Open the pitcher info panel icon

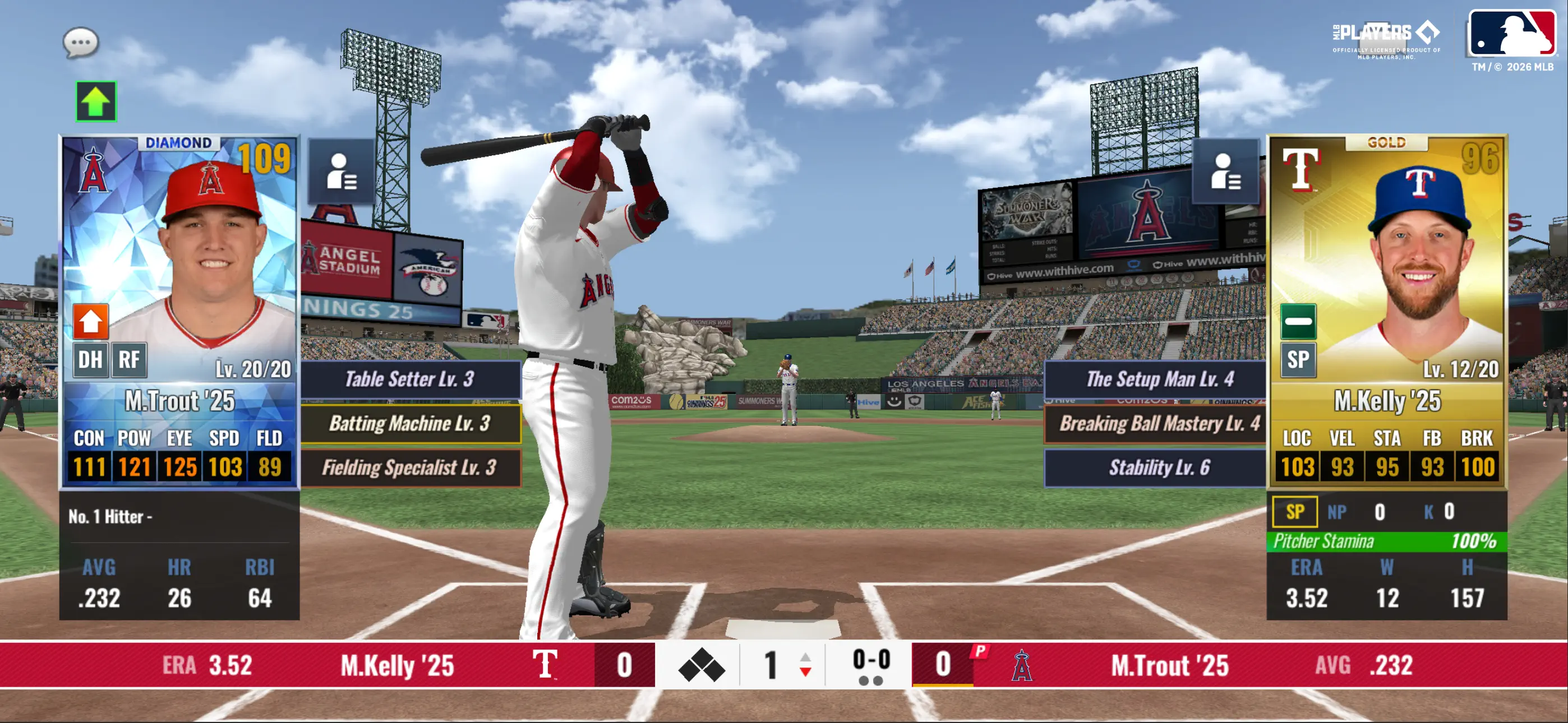pos(1227,175)
